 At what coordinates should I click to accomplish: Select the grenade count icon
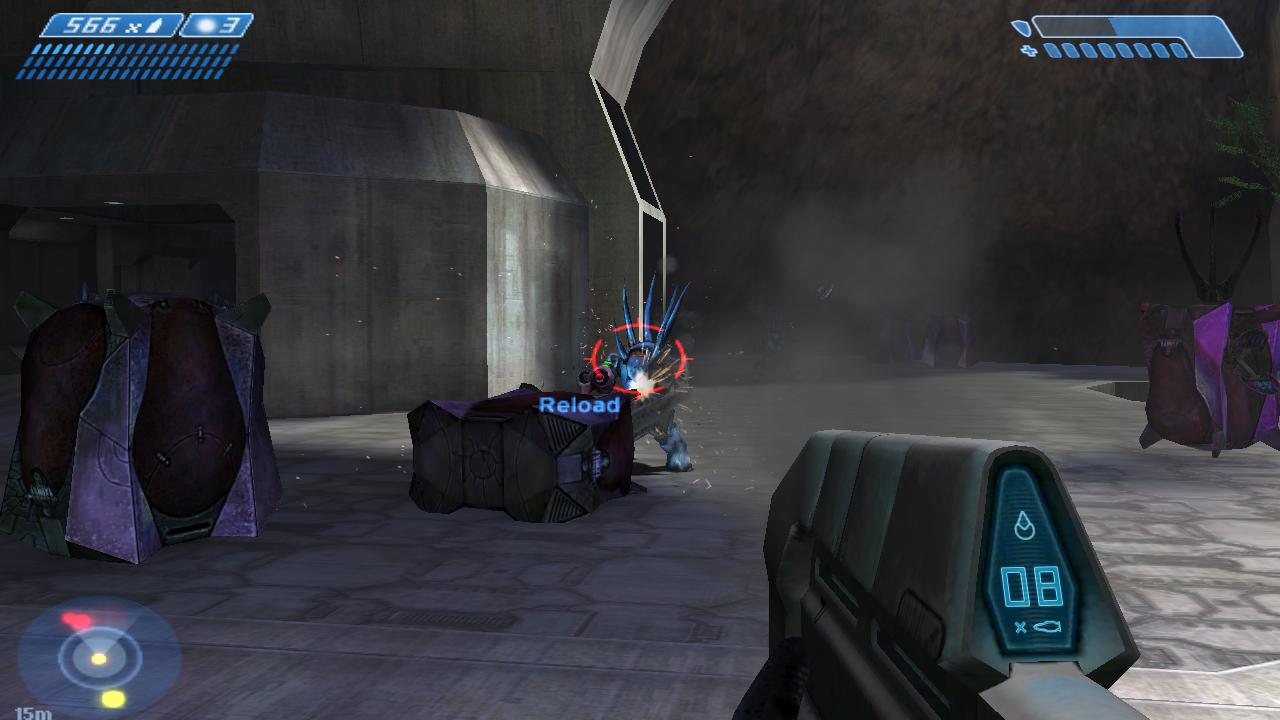[x=218, y=26]
